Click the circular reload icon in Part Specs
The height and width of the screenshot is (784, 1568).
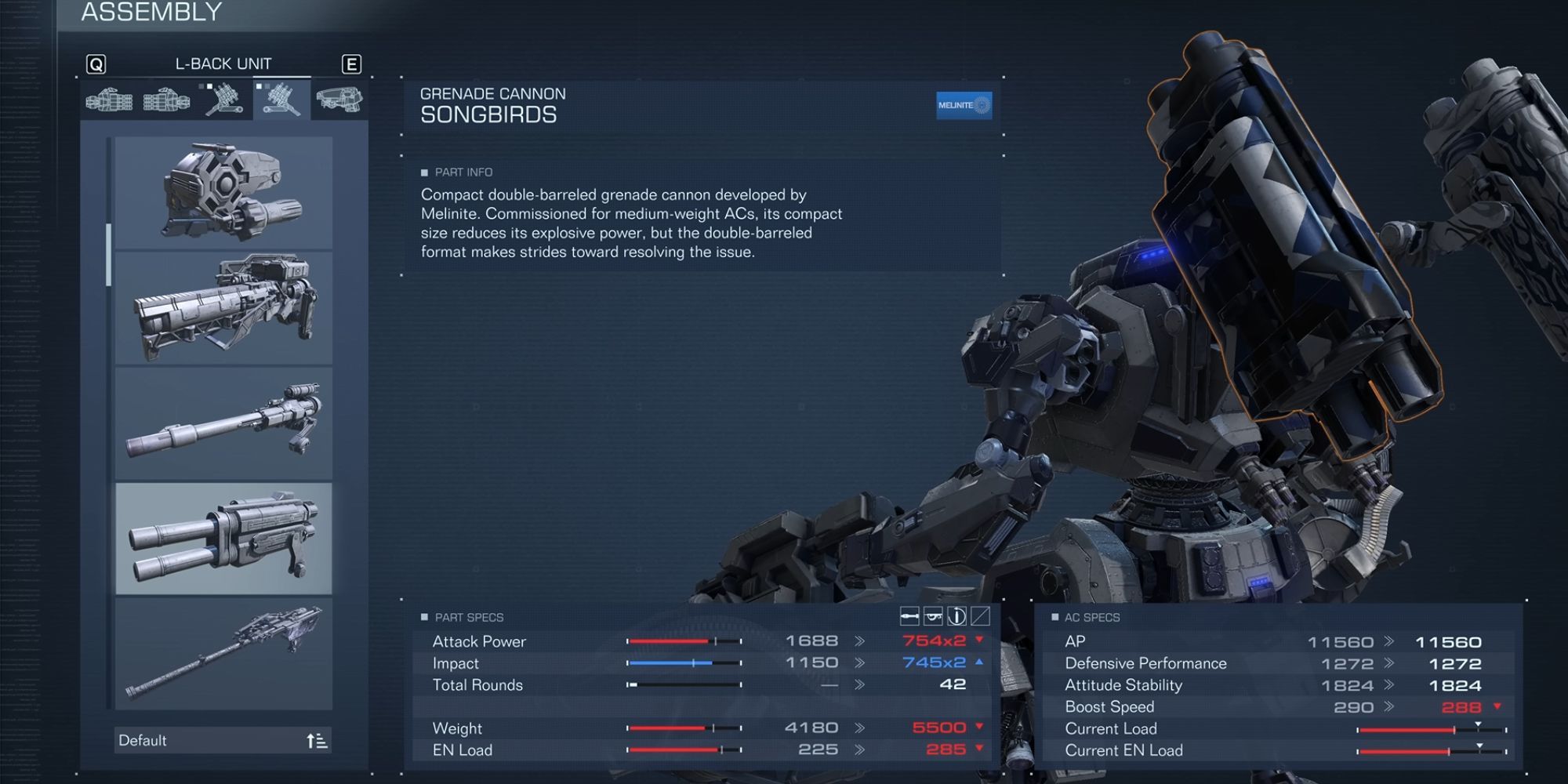coord(957,616)
